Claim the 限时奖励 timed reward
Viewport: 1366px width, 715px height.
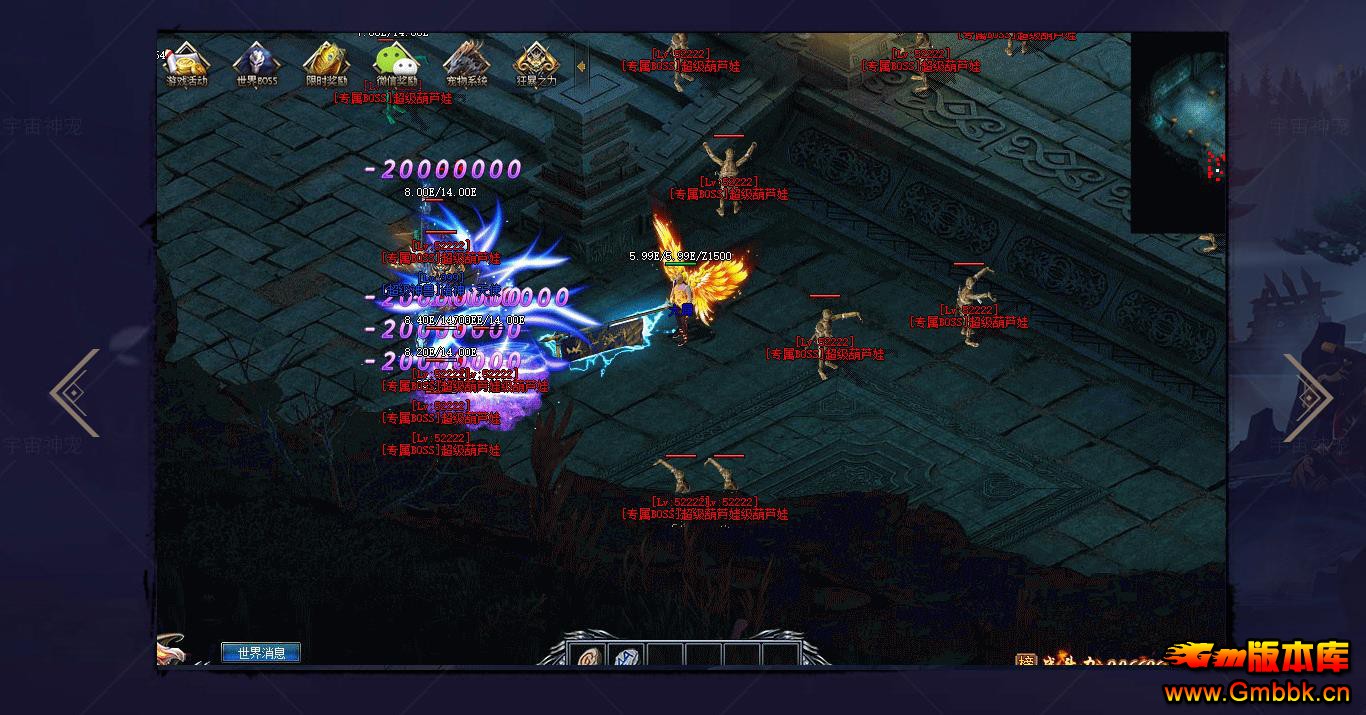pyautogui.click(x=326, y=64)
